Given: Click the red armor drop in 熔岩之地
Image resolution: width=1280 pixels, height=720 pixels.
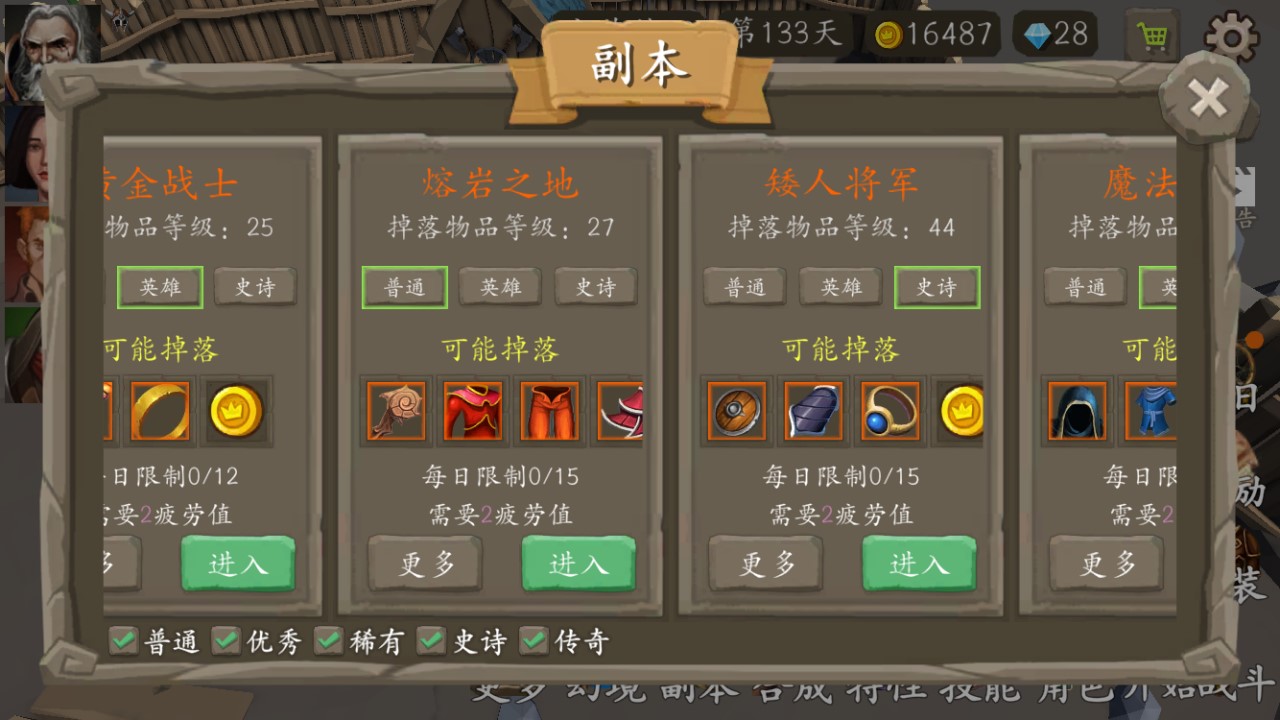Looking at the screenshot, I should coord(471,412).
